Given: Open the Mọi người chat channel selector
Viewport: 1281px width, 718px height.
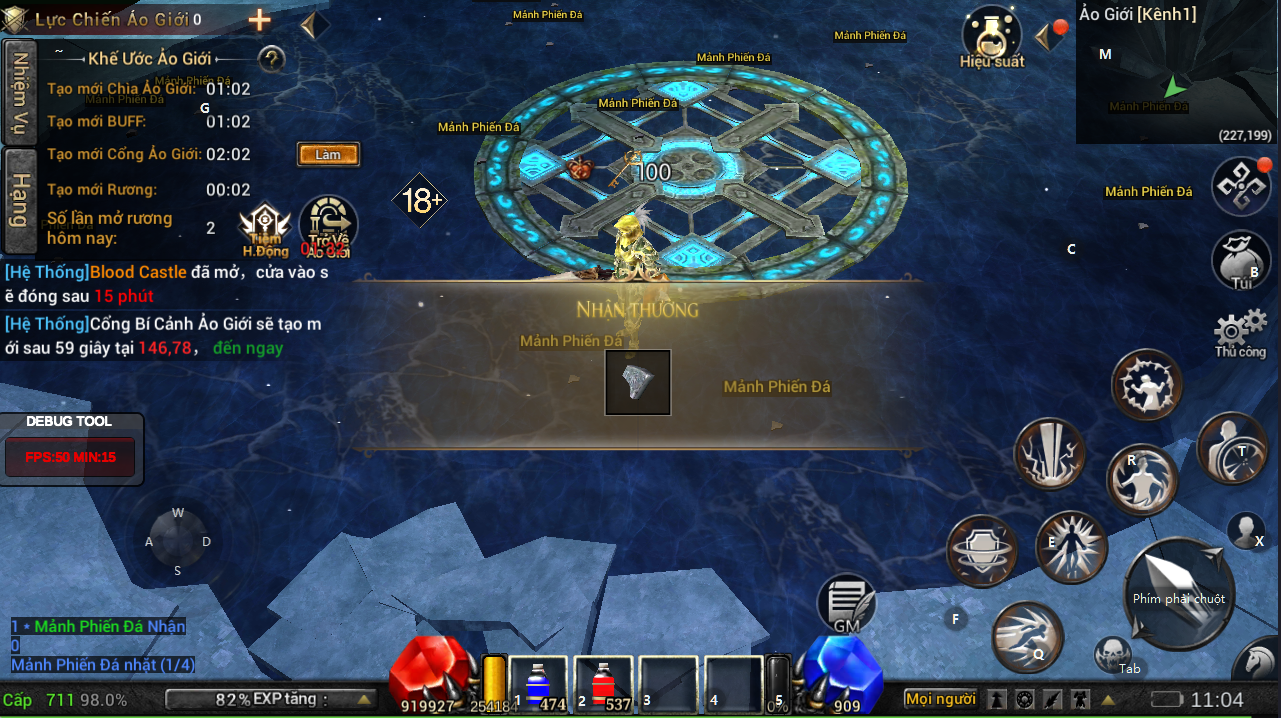Looking at the screenshot, I should pos(940,699).
